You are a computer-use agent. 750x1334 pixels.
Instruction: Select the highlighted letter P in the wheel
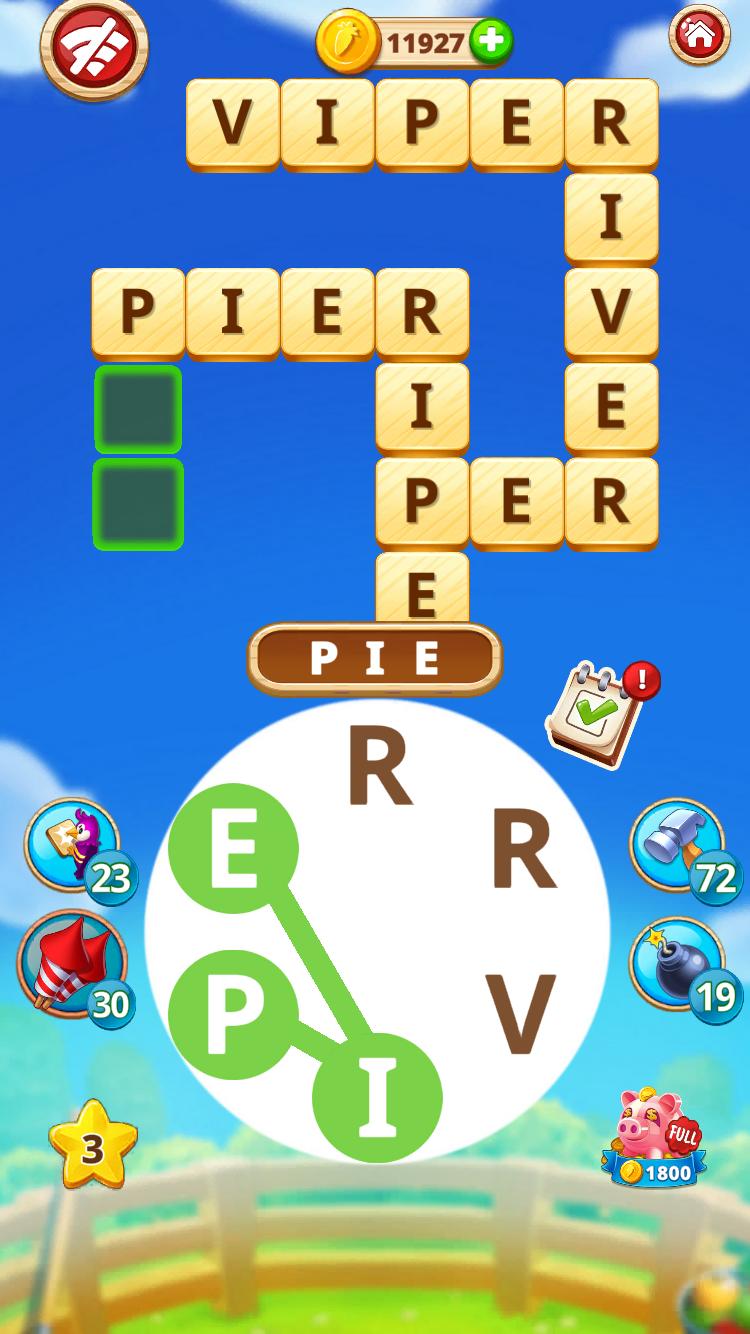coord(233,1013)
